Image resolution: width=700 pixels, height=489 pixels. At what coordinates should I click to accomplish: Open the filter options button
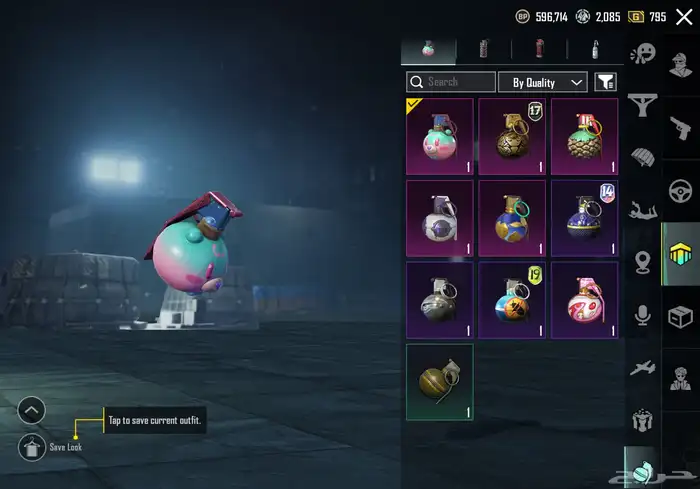click(x=605, y=82)
